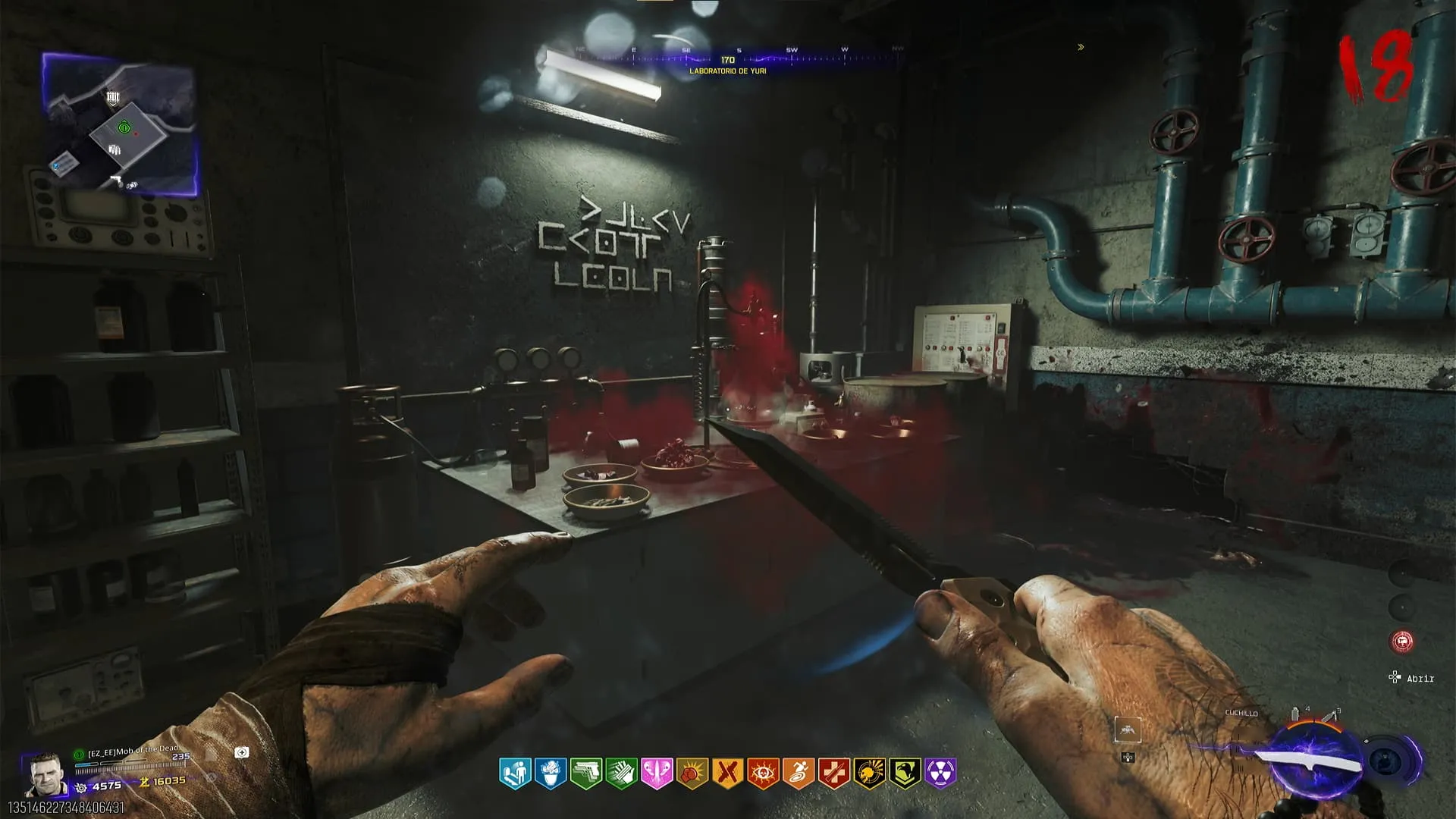Click the player character portrait
This screenshot has height=819, width=1456.
45,775
